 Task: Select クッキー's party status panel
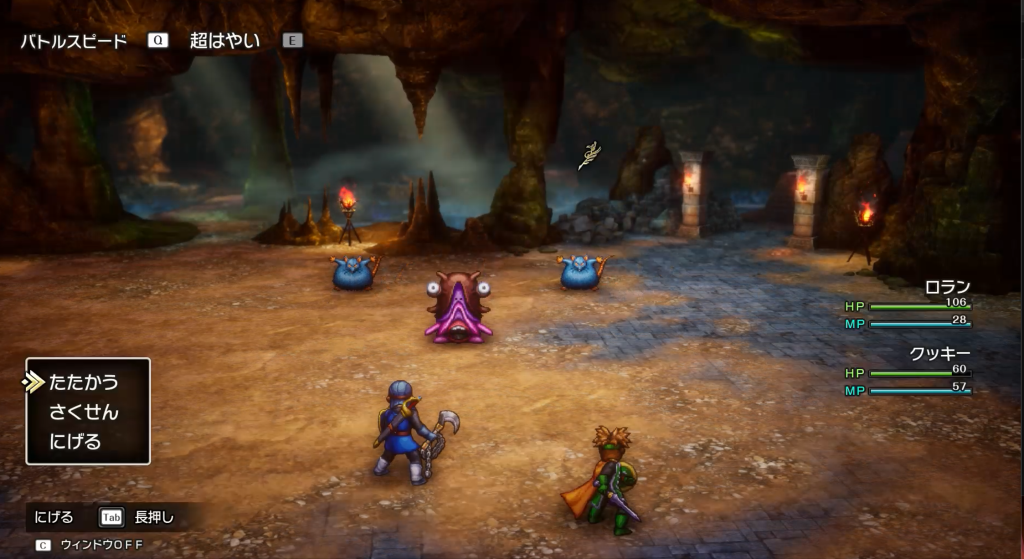908,371
